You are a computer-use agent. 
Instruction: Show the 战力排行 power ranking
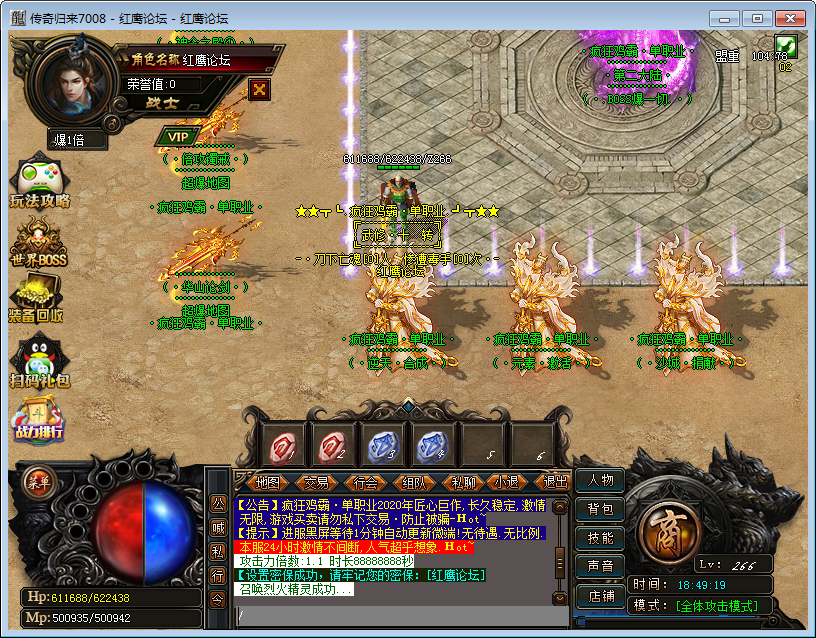pyautogui.click(x=38, y=419)
